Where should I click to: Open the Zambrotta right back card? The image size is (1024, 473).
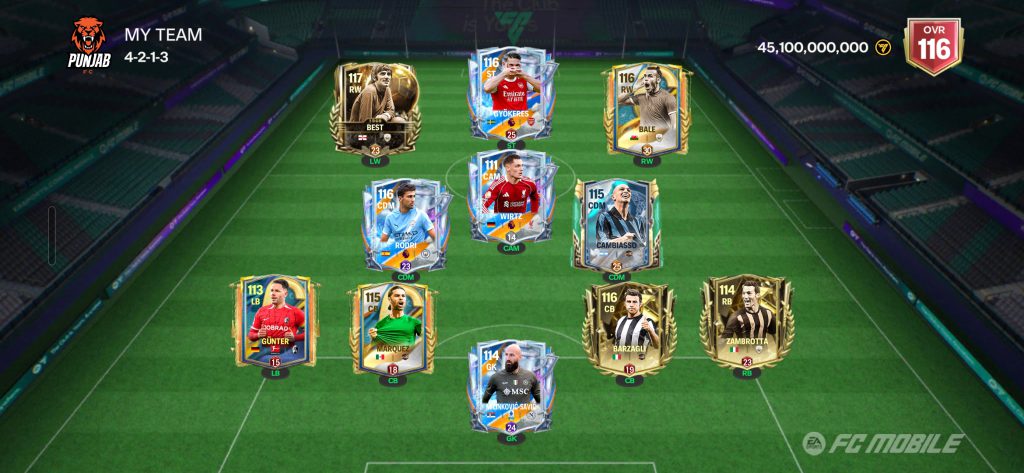click(746, 323)
